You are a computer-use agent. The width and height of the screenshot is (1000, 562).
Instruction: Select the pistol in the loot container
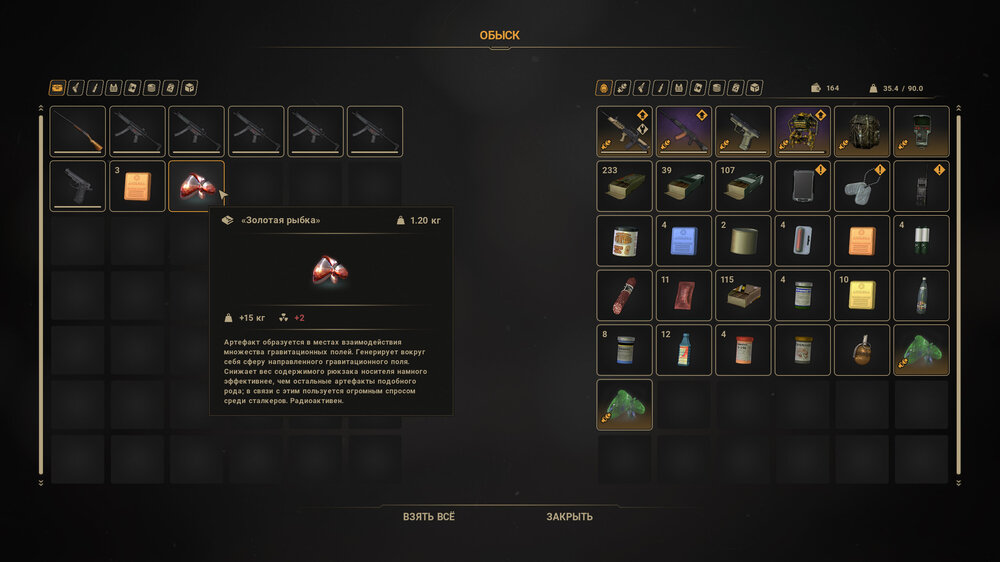[78, 186]
